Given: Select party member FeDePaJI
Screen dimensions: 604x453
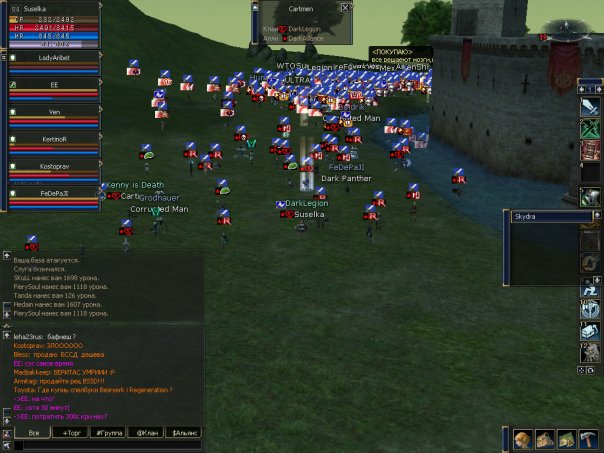Looking at the screenshot, I should [54, 192].
